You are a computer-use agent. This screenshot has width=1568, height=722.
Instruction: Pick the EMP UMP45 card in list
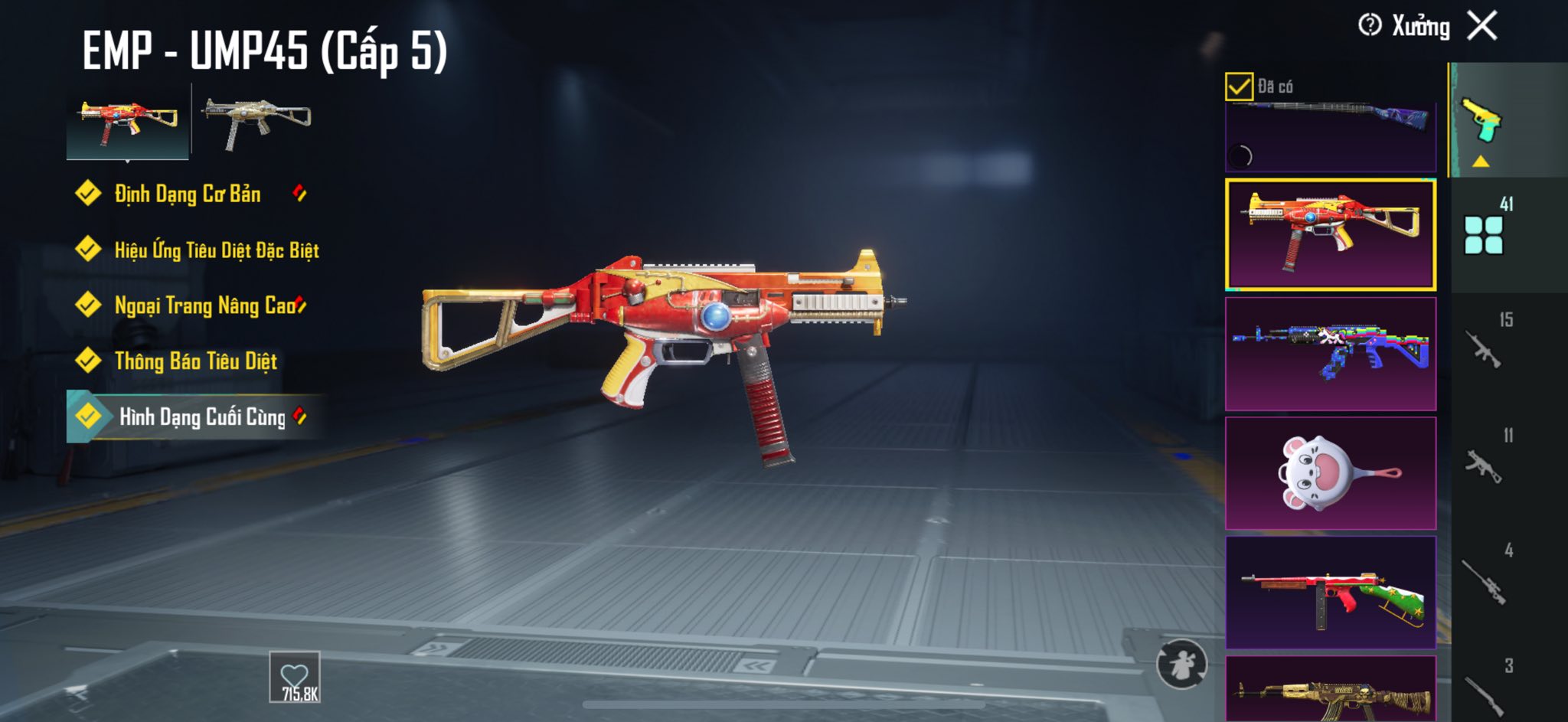[1331, 235]
